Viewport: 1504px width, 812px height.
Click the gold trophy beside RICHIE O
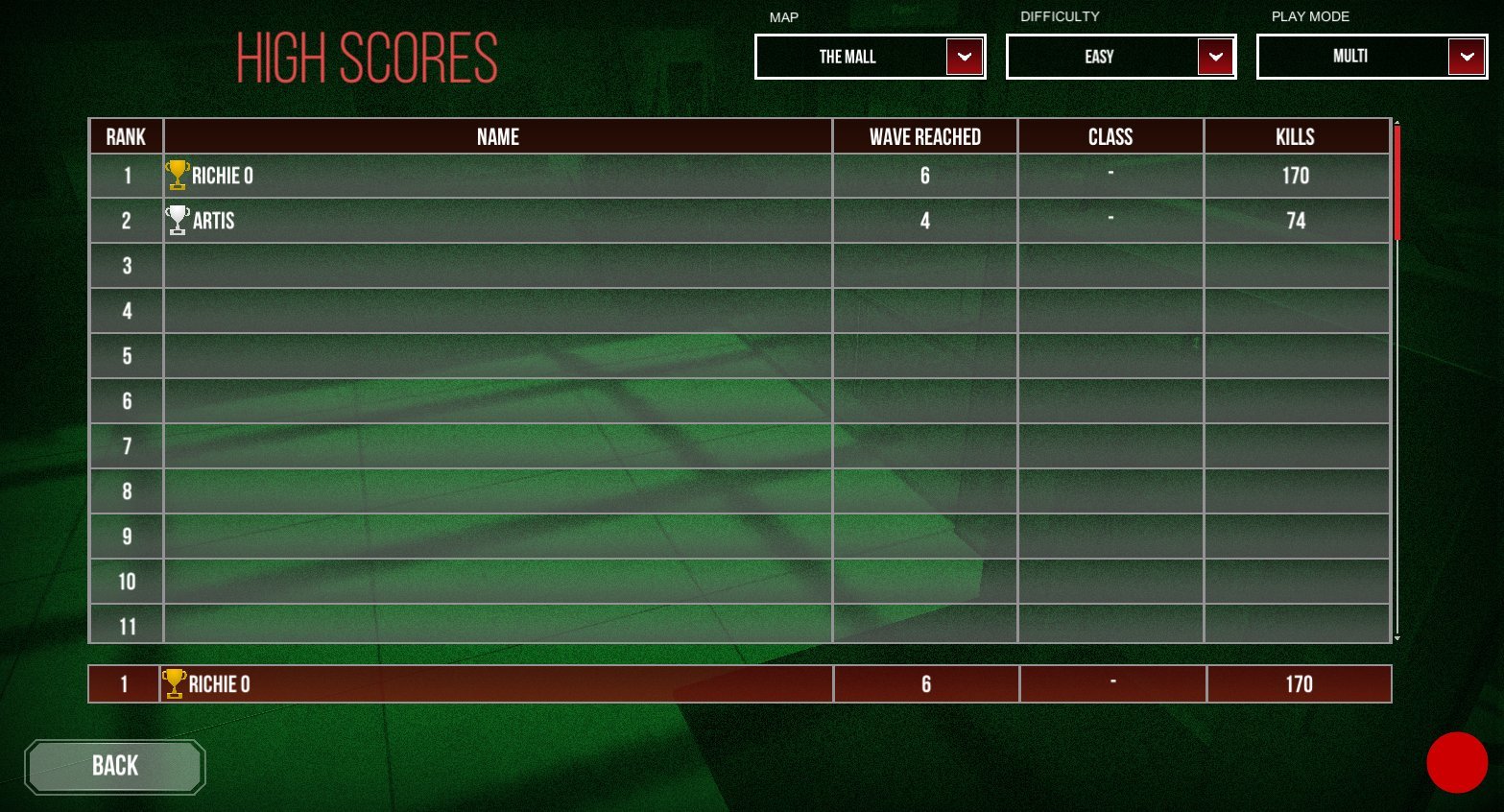[x=178, y=175]
